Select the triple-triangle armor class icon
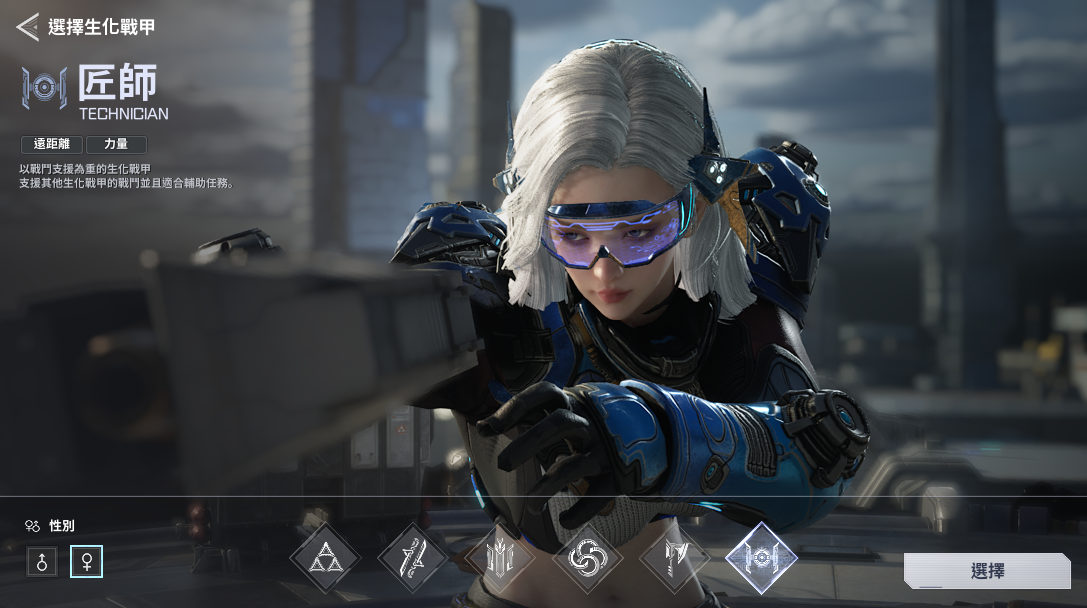Image resolution: width=1087 pixels, height=608 pixels. click(x=325, y=558)
